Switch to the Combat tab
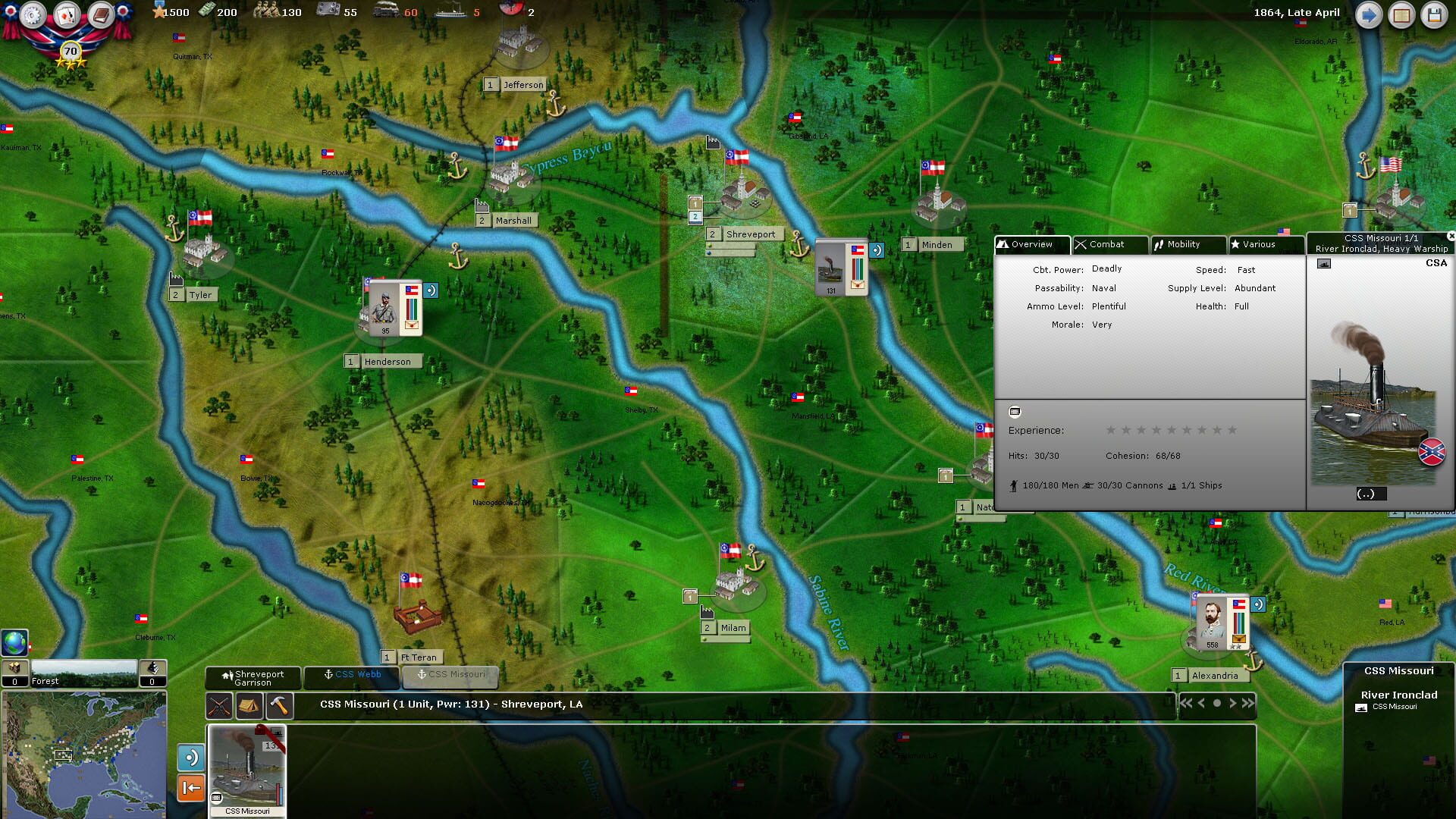 click(x=1110, y=244)
